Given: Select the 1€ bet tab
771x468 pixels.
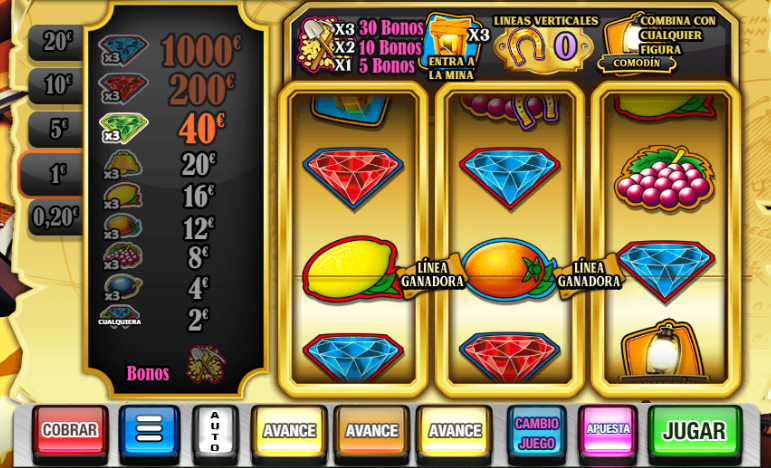Looking at the screenshot, I should coord(57,174).
